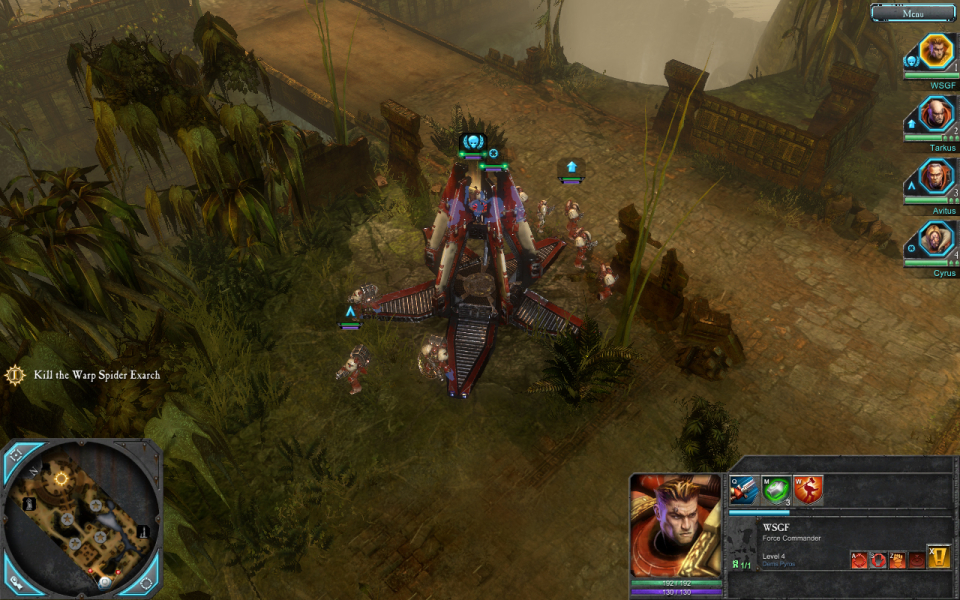Open the Menu button
The image size is (960, 600).
pos(912,12)
